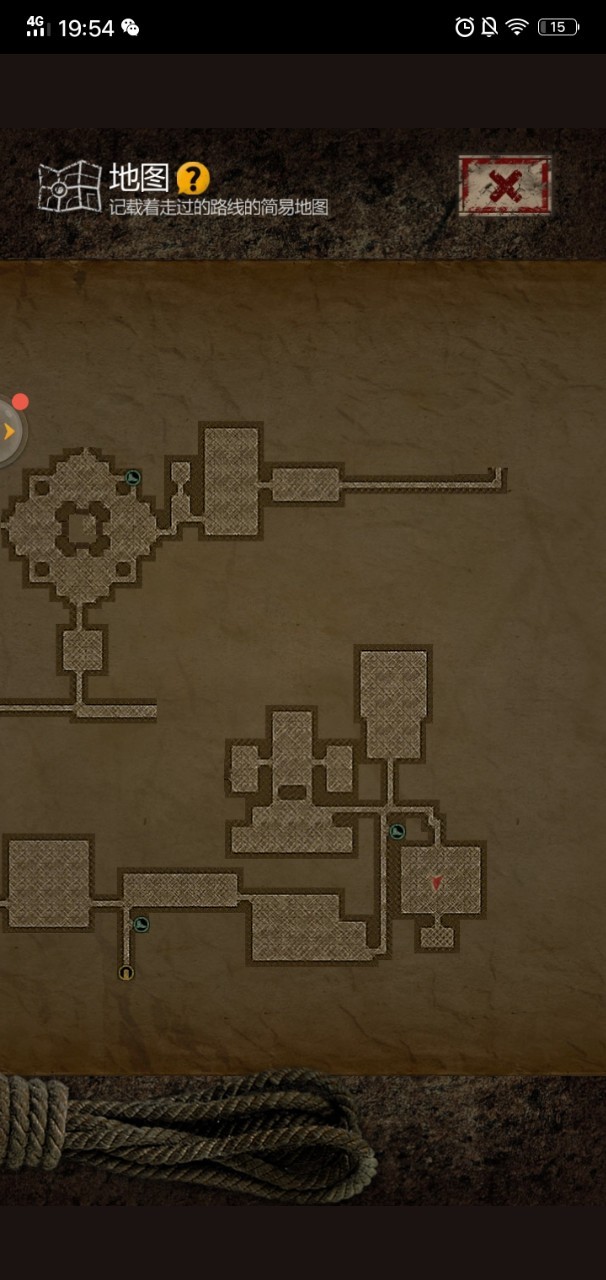Expand the side panel arrow tab
606x1280 pixels.
point(10,432)
